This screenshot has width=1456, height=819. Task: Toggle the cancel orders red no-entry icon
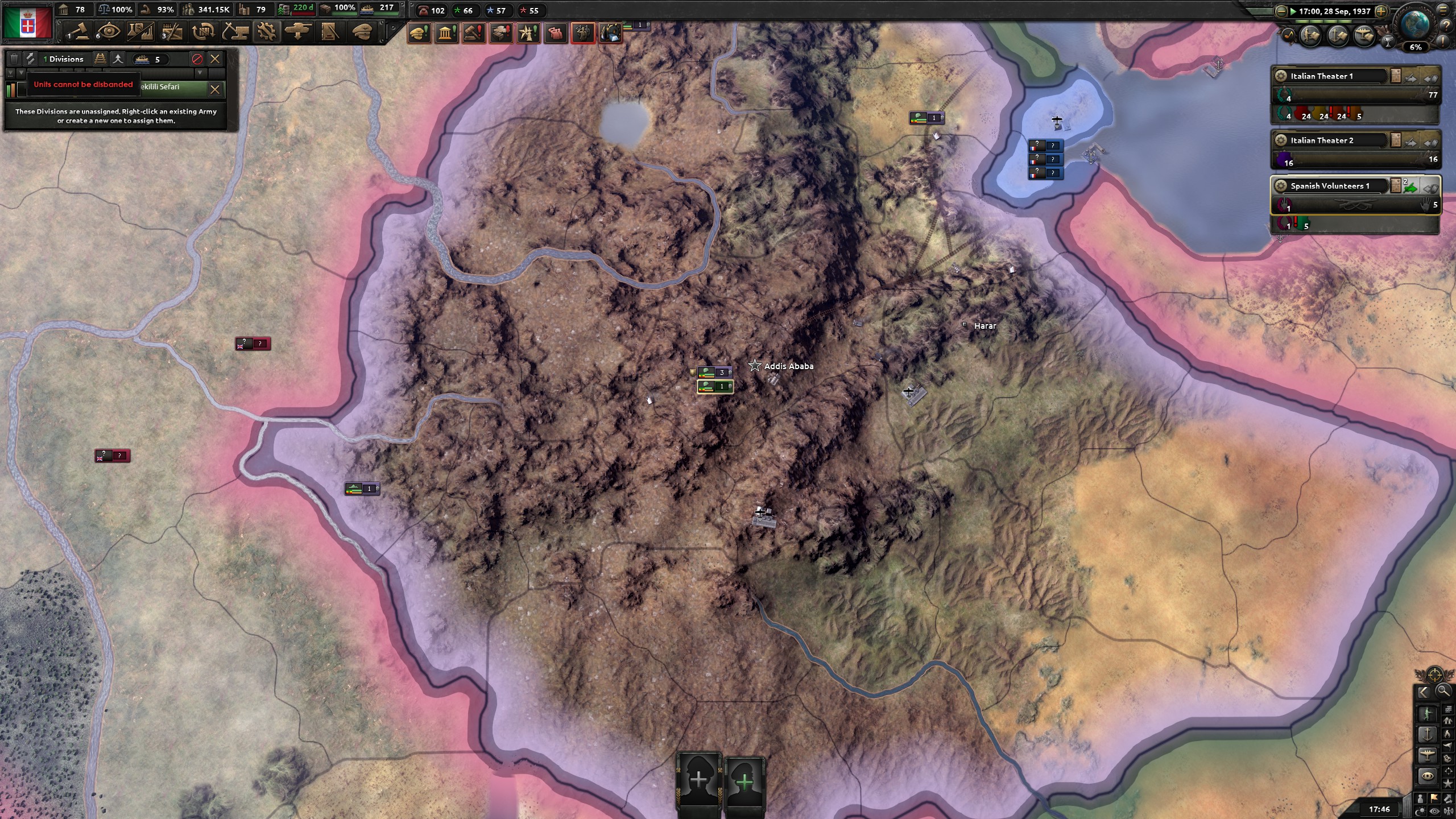[x=197, y=59]
